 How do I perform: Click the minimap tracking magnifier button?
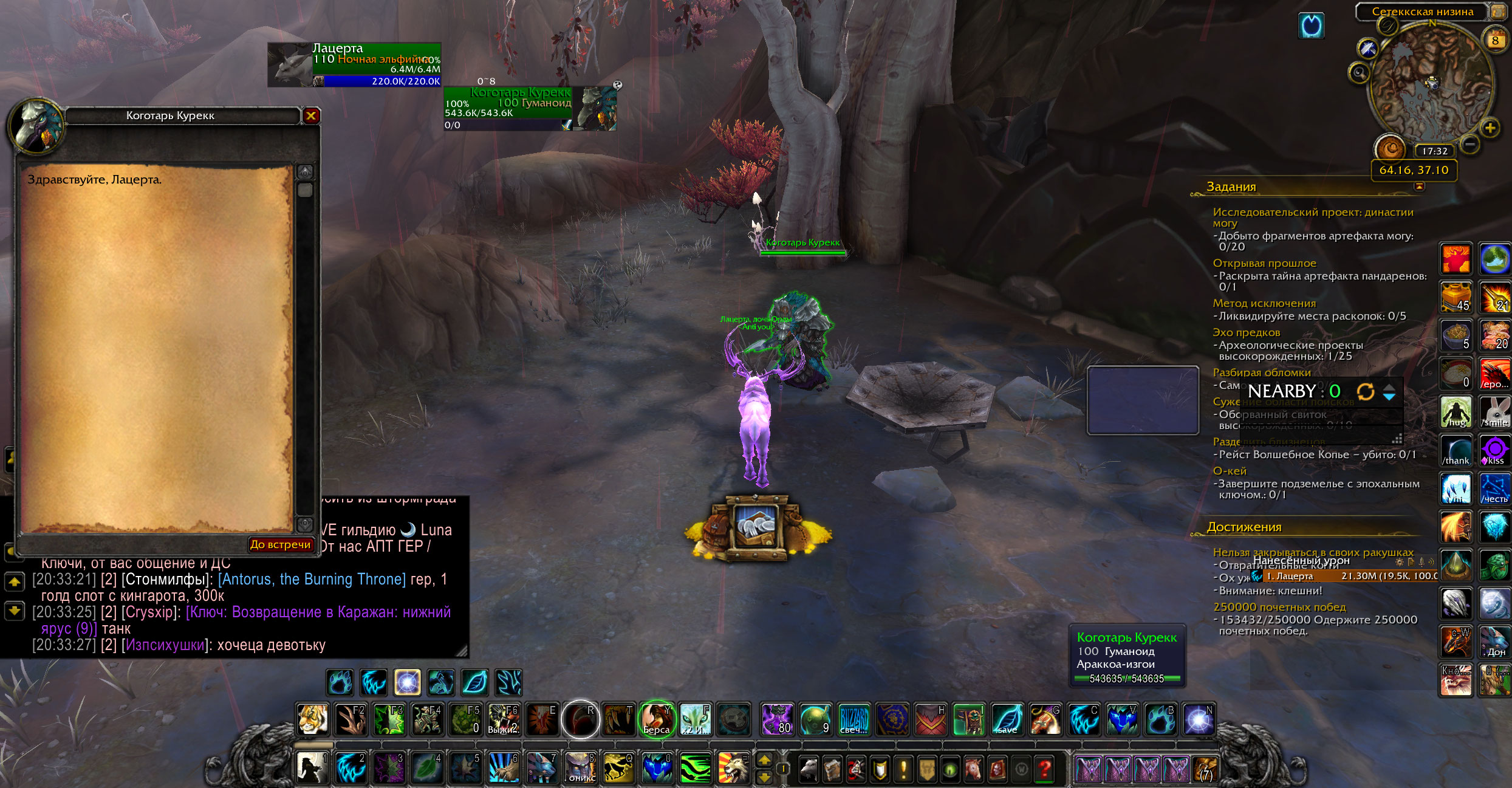[x=1359, y=74]
